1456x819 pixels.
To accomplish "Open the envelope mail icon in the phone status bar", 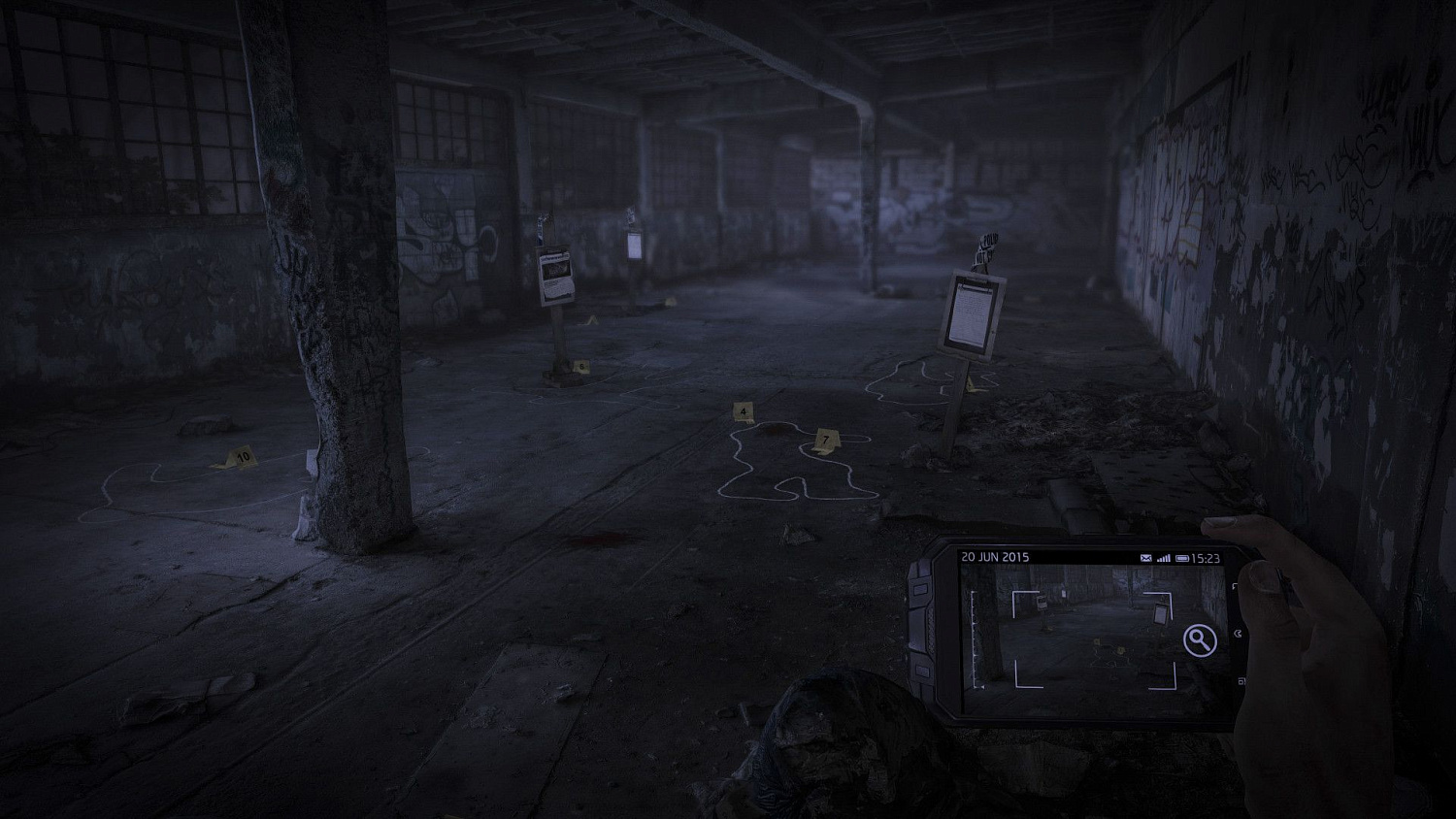I will [1146, 557].
